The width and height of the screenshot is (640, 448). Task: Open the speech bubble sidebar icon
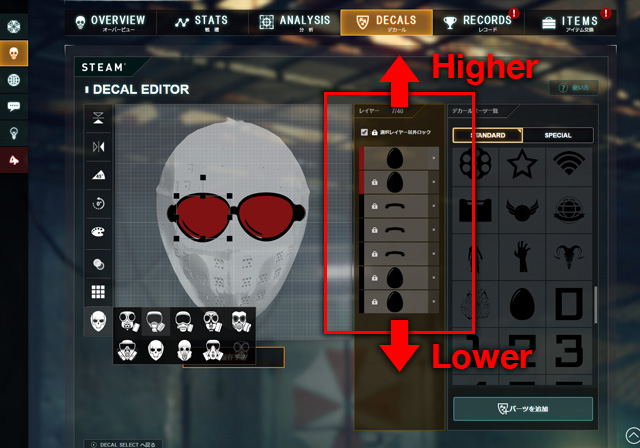[x=14, y=106]
